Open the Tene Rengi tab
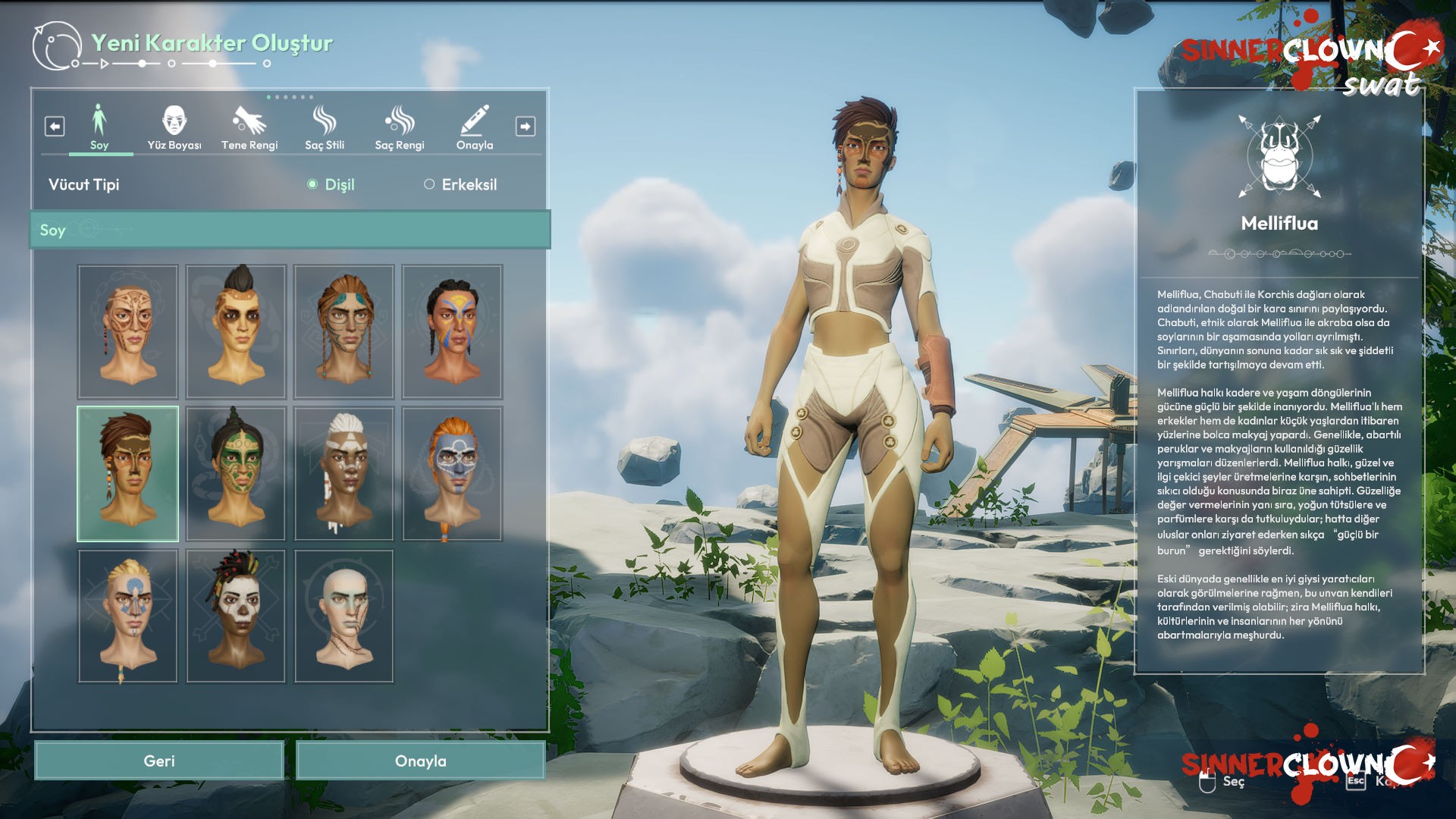Image resolution: width=1456 pixels, height=819 pixels. (249, 127)
